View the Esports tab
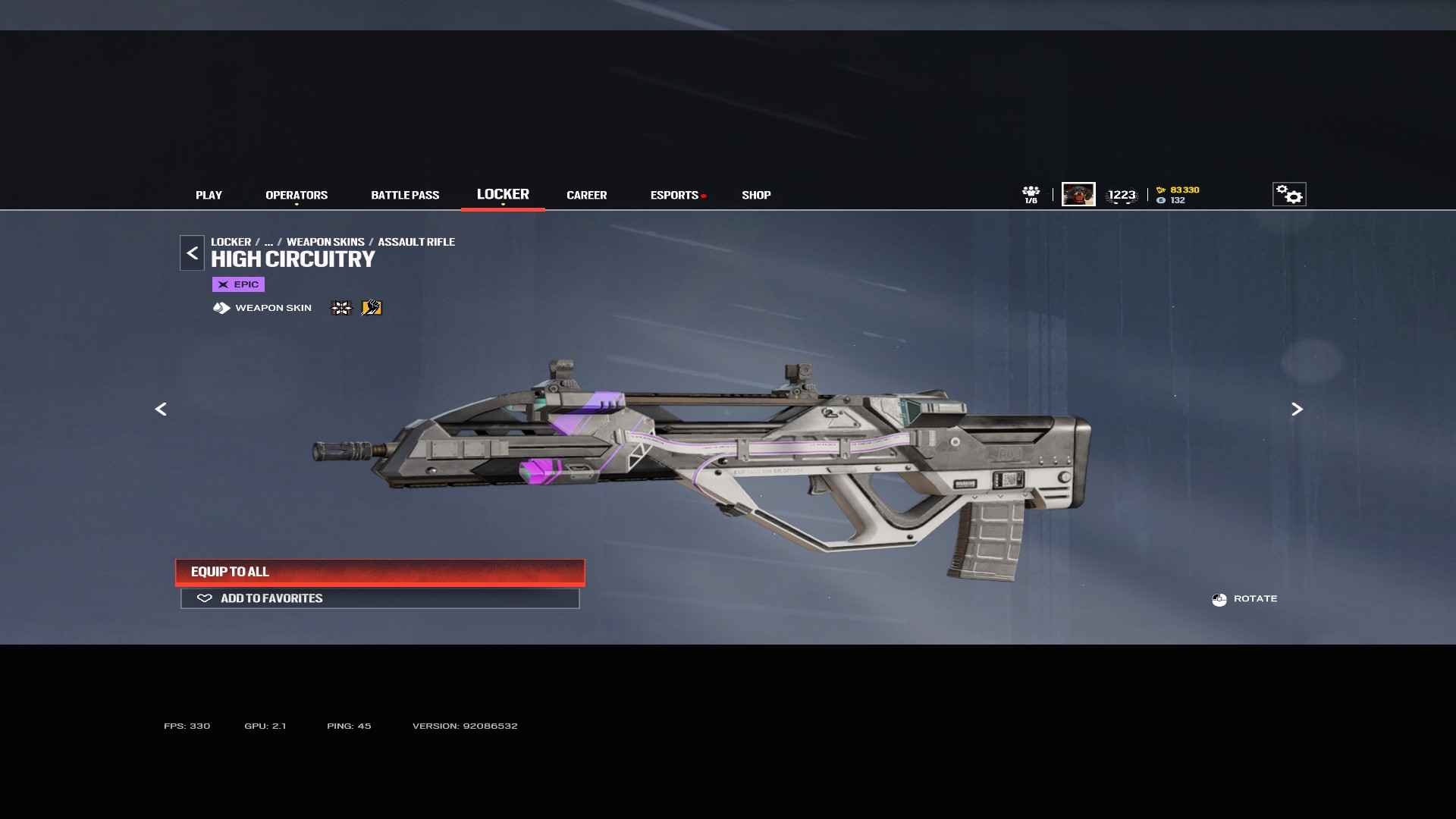 pyautogui.click(x=674, y=195)
